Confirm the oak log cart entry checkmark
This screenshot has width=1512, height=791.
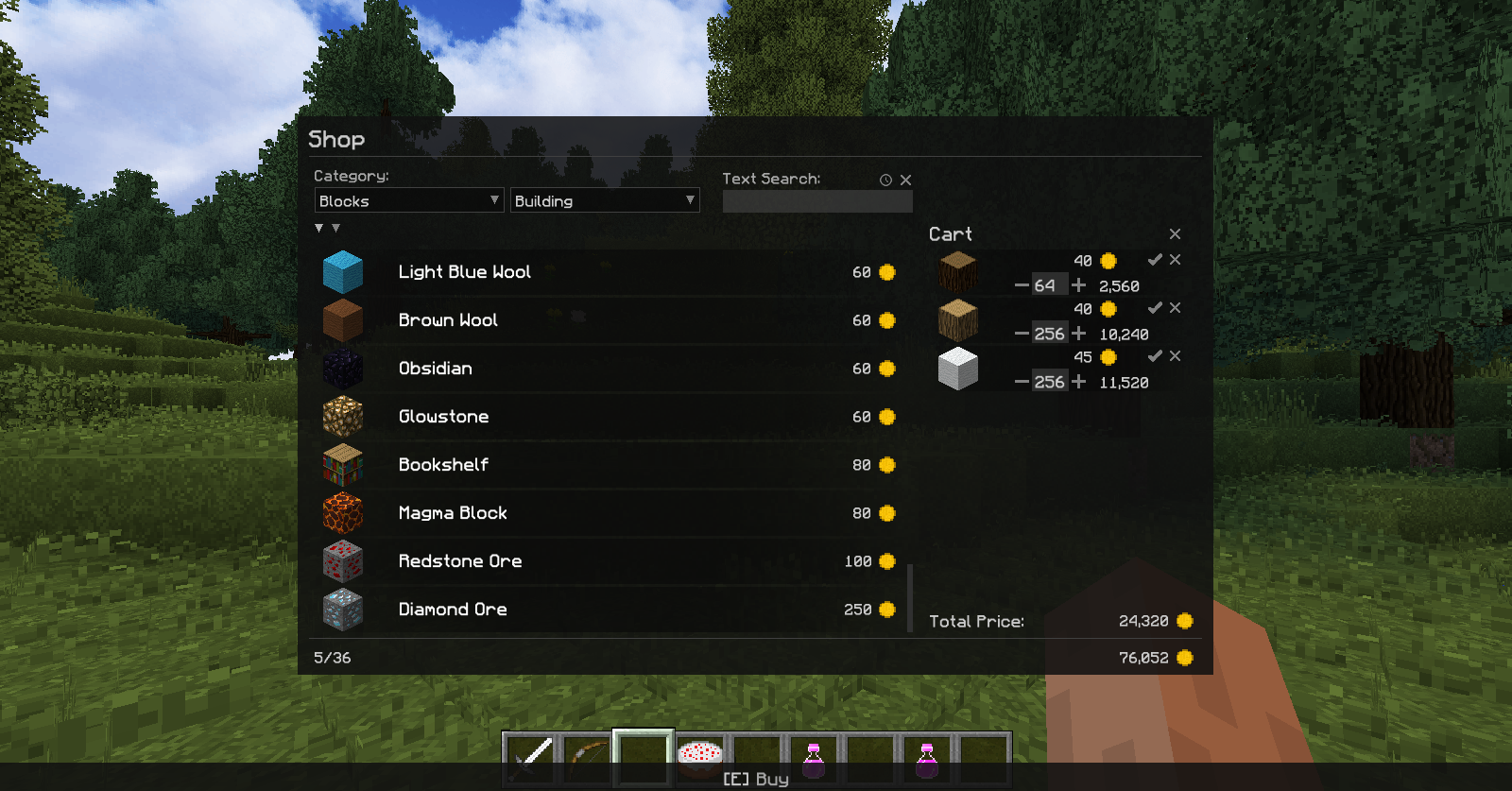(x=1154, y=308)
